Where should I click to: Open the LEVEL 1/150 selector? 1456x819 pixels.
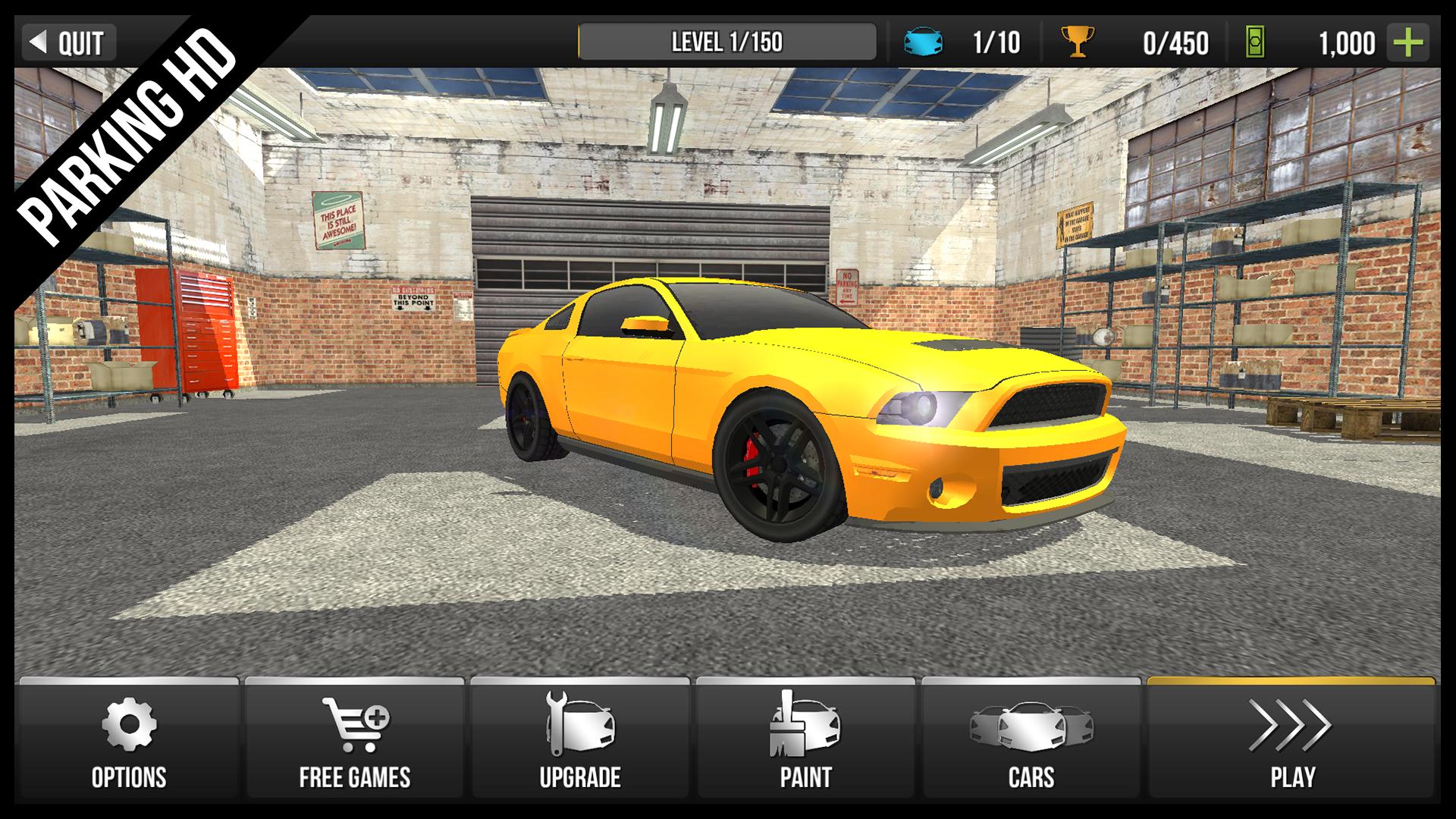(728, 43)
